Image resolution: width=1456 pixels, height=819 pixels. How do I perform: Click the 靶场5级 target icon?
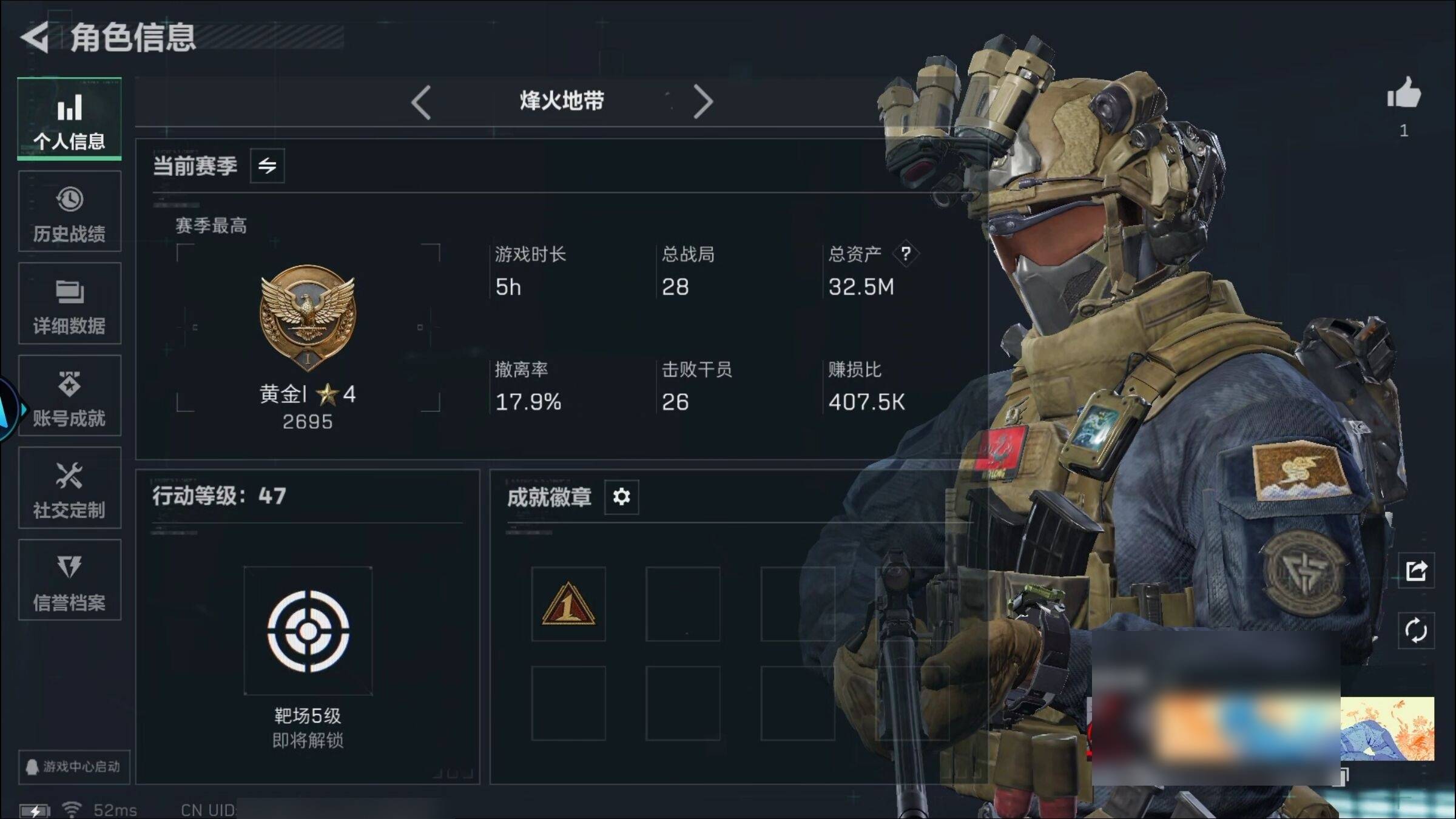[308, 631]
